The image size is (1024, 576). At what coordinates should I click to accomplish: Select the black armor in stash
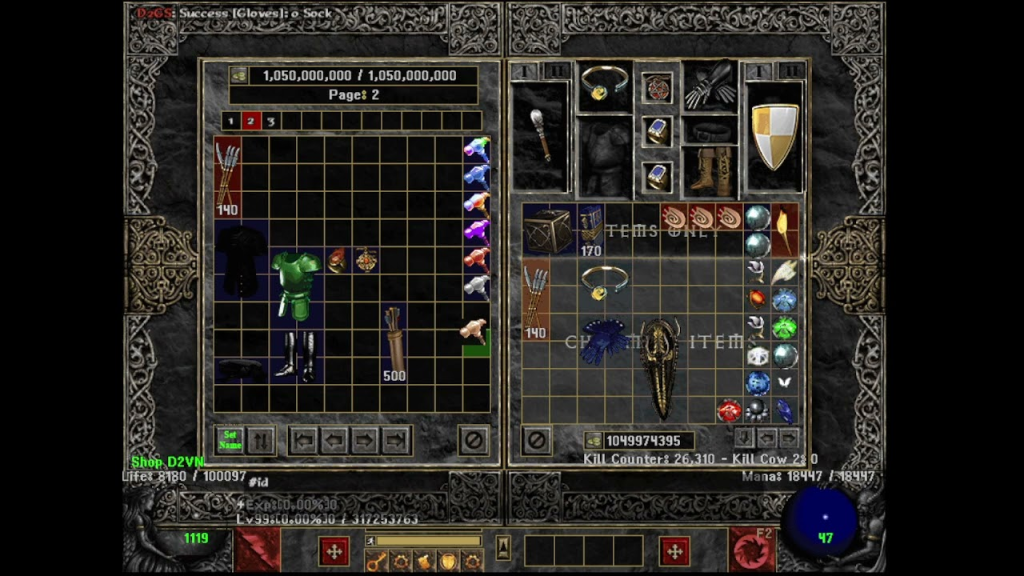[x=241, y=258]
